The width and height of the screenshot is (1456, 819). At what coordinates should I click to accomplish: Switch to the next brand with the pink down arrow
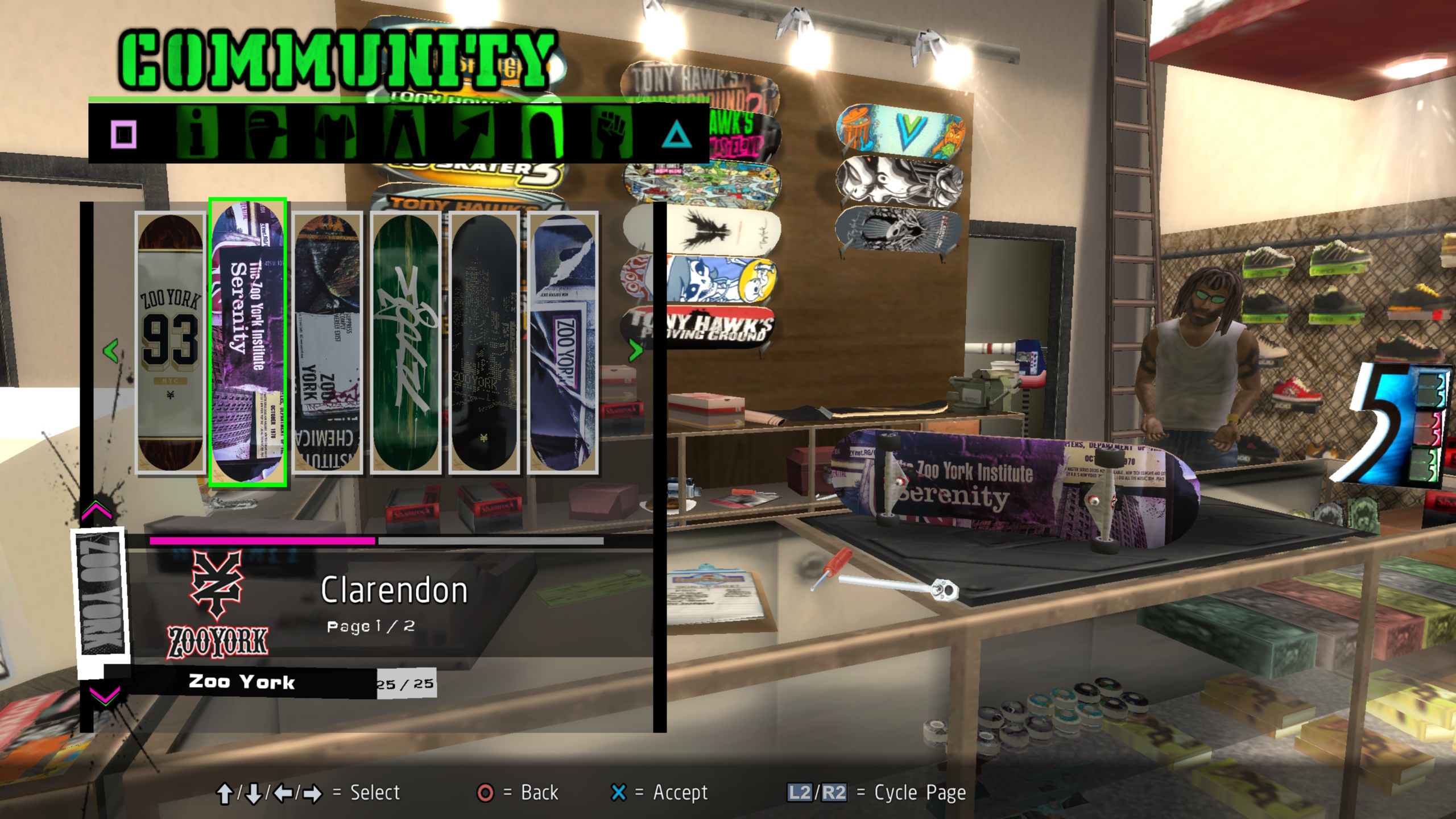click(x=105, y=695)
